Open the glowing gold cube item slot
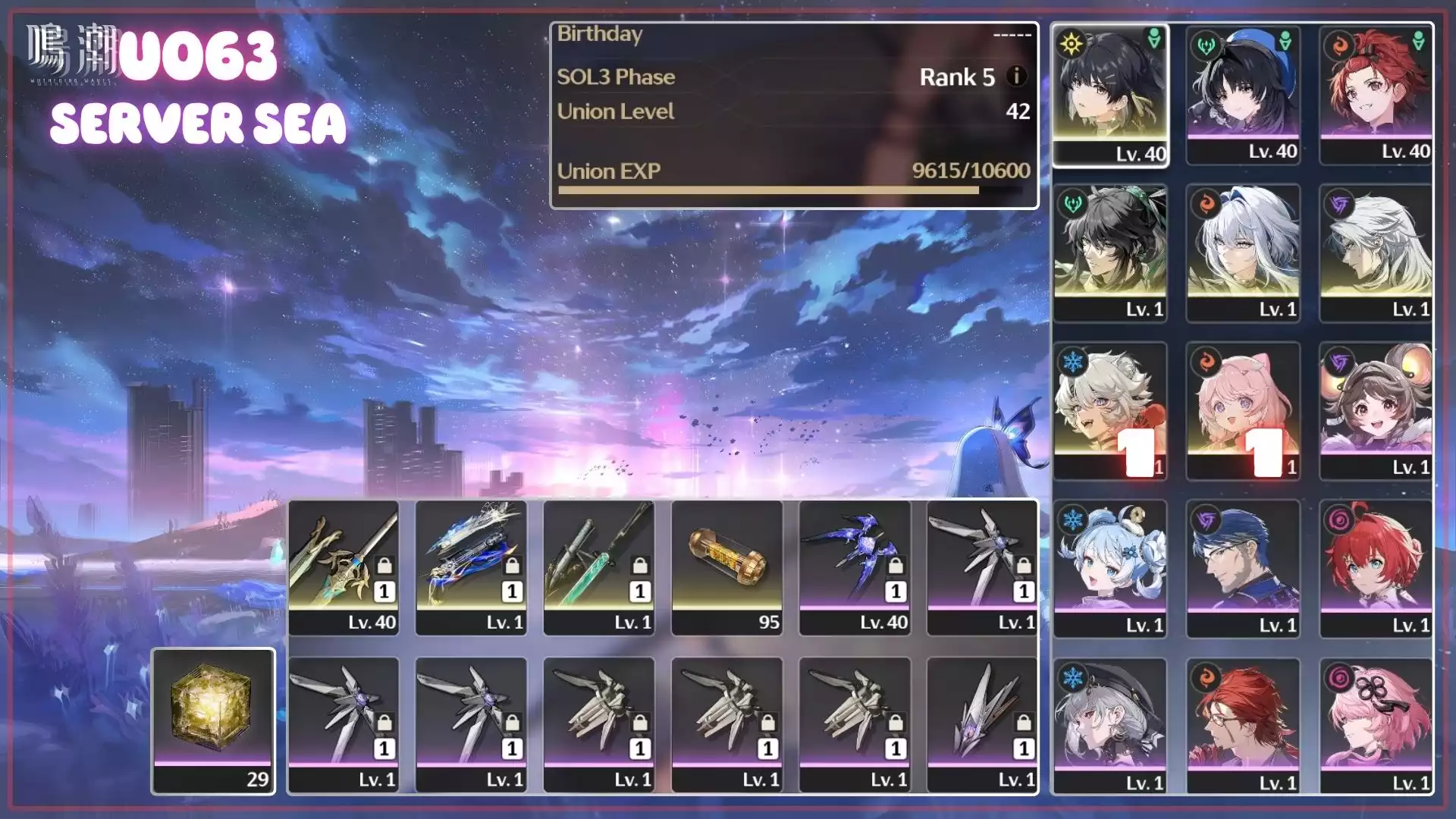 213,720
